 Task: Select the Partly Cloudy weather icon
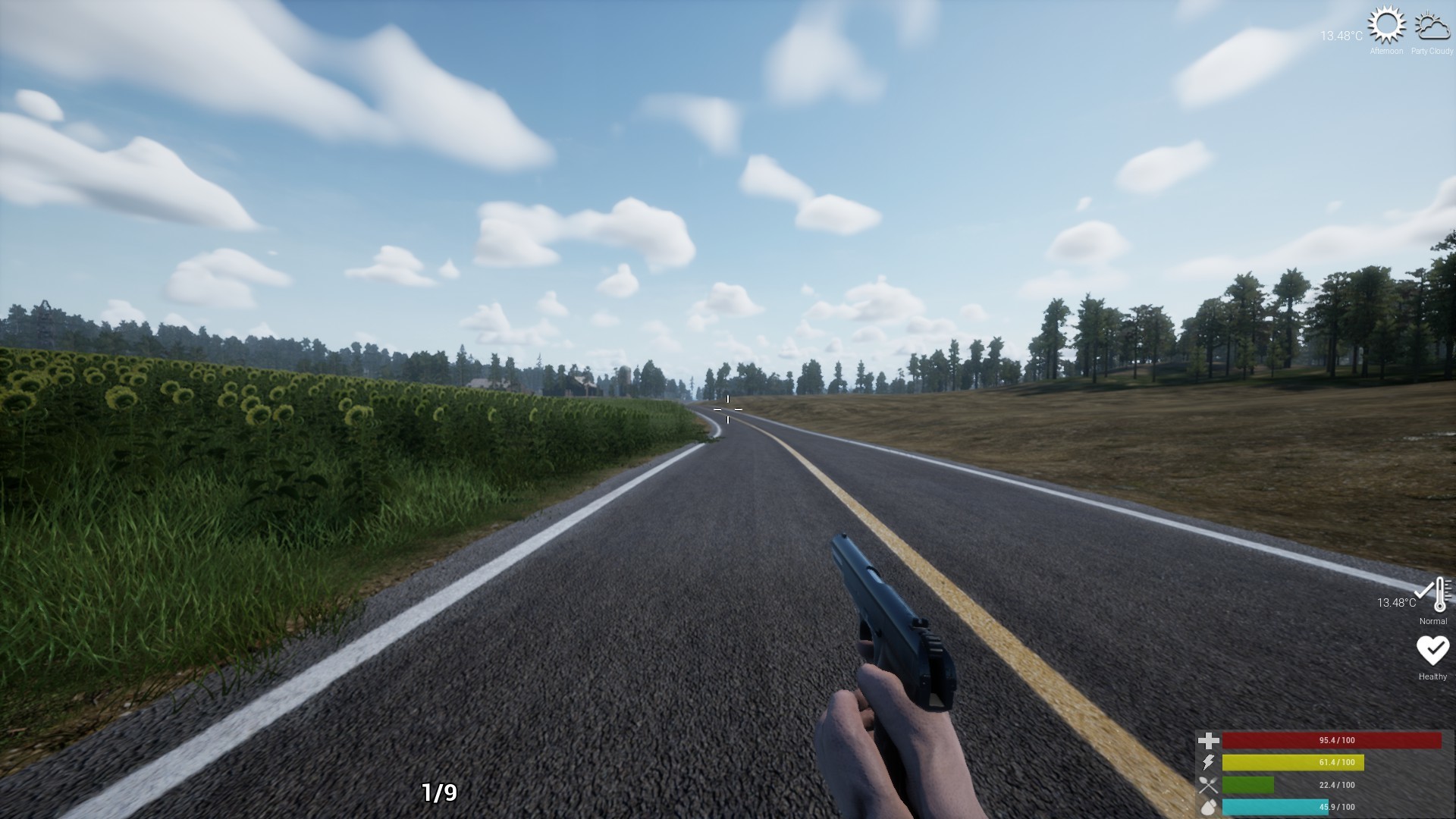pyautogui.click(x=1432, y=28)
